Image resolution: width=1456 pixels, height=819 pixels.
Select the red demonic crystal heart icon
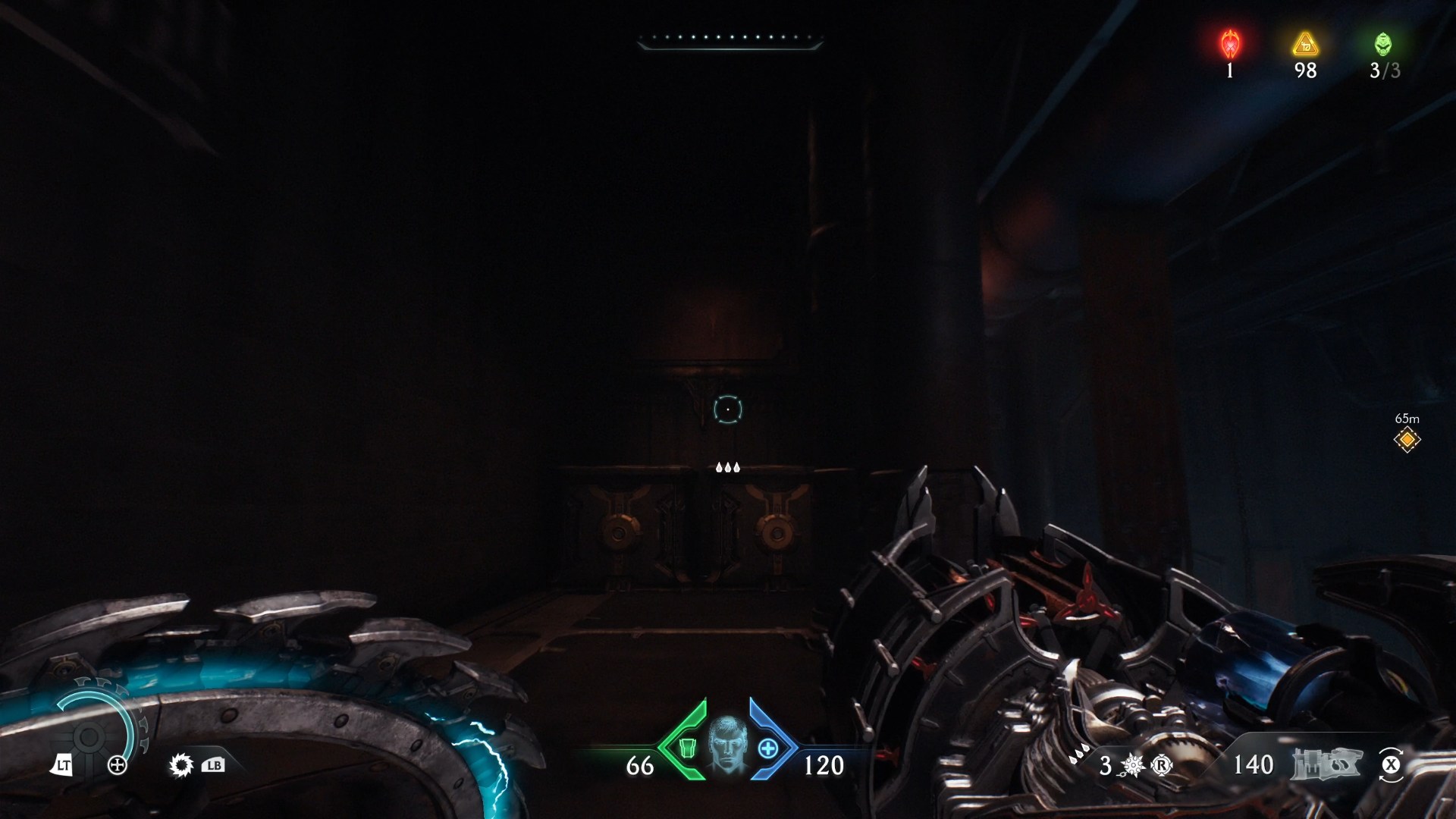click(x=1230, y=45)
